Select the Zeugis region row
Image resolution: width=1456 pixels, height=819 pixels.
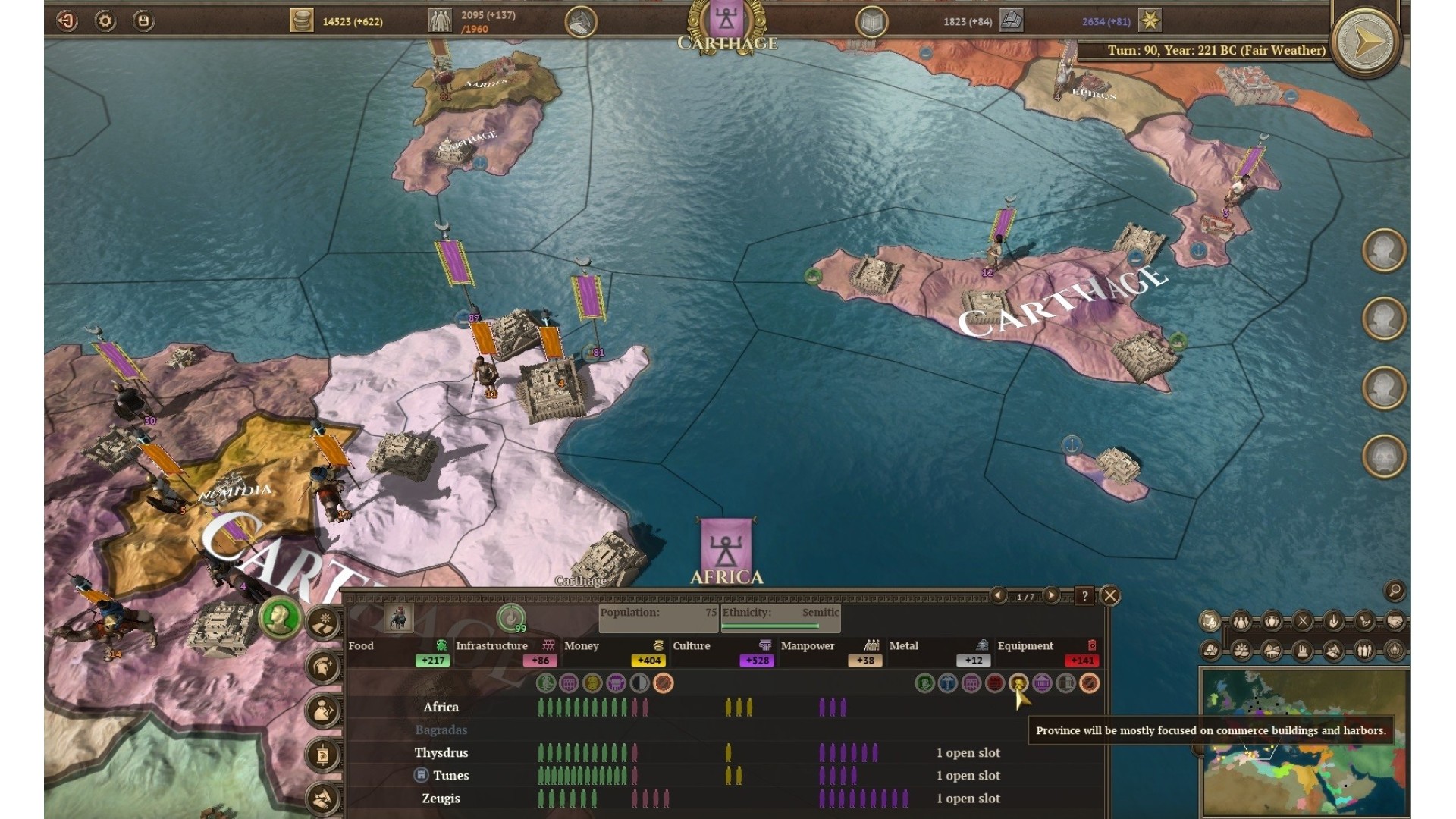tap(441, 799)
